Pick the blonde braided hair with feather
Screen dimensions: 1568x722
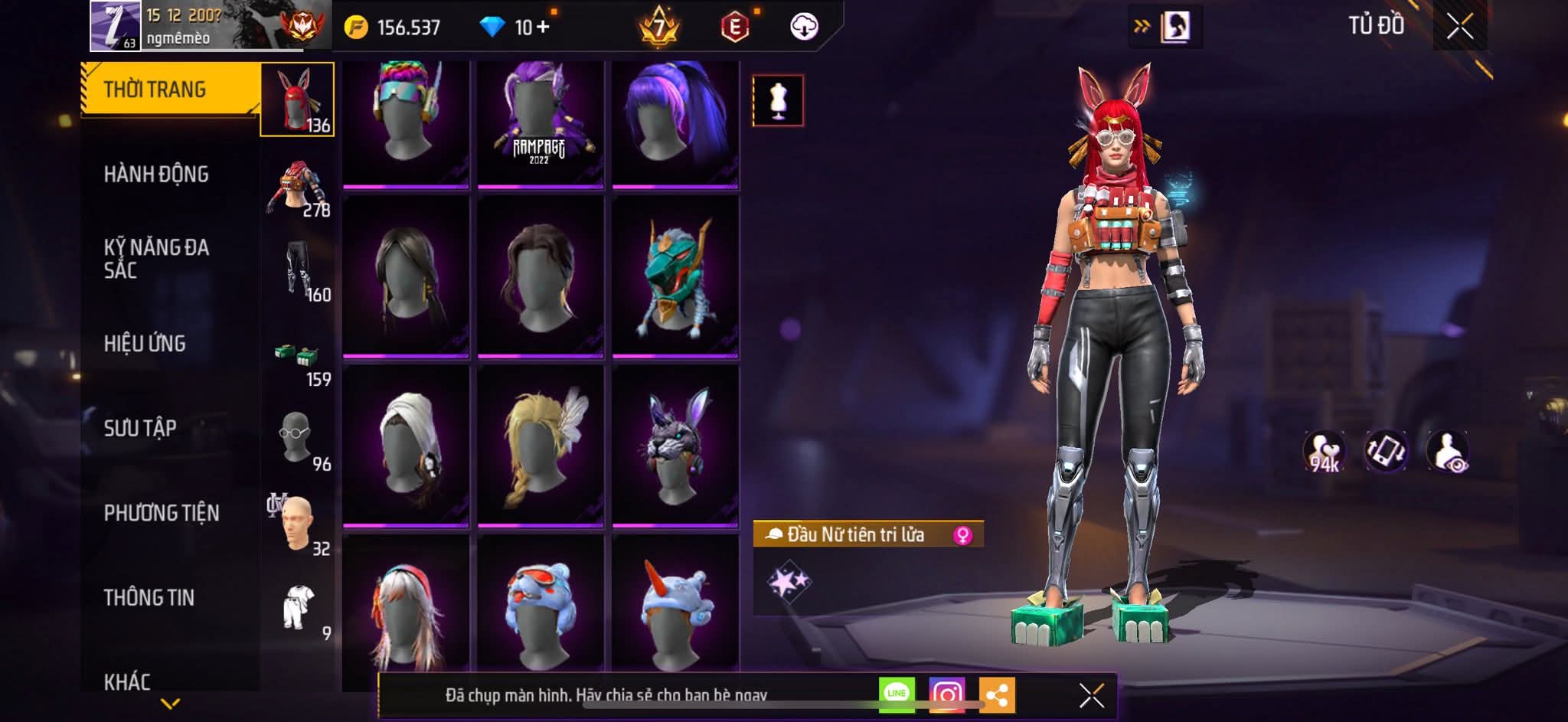coord(540,446)
